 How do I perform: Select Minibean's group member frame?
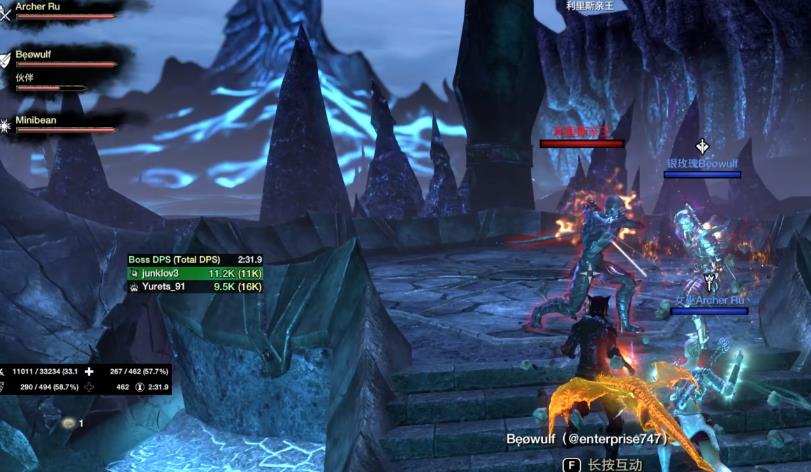coord(58,124)
